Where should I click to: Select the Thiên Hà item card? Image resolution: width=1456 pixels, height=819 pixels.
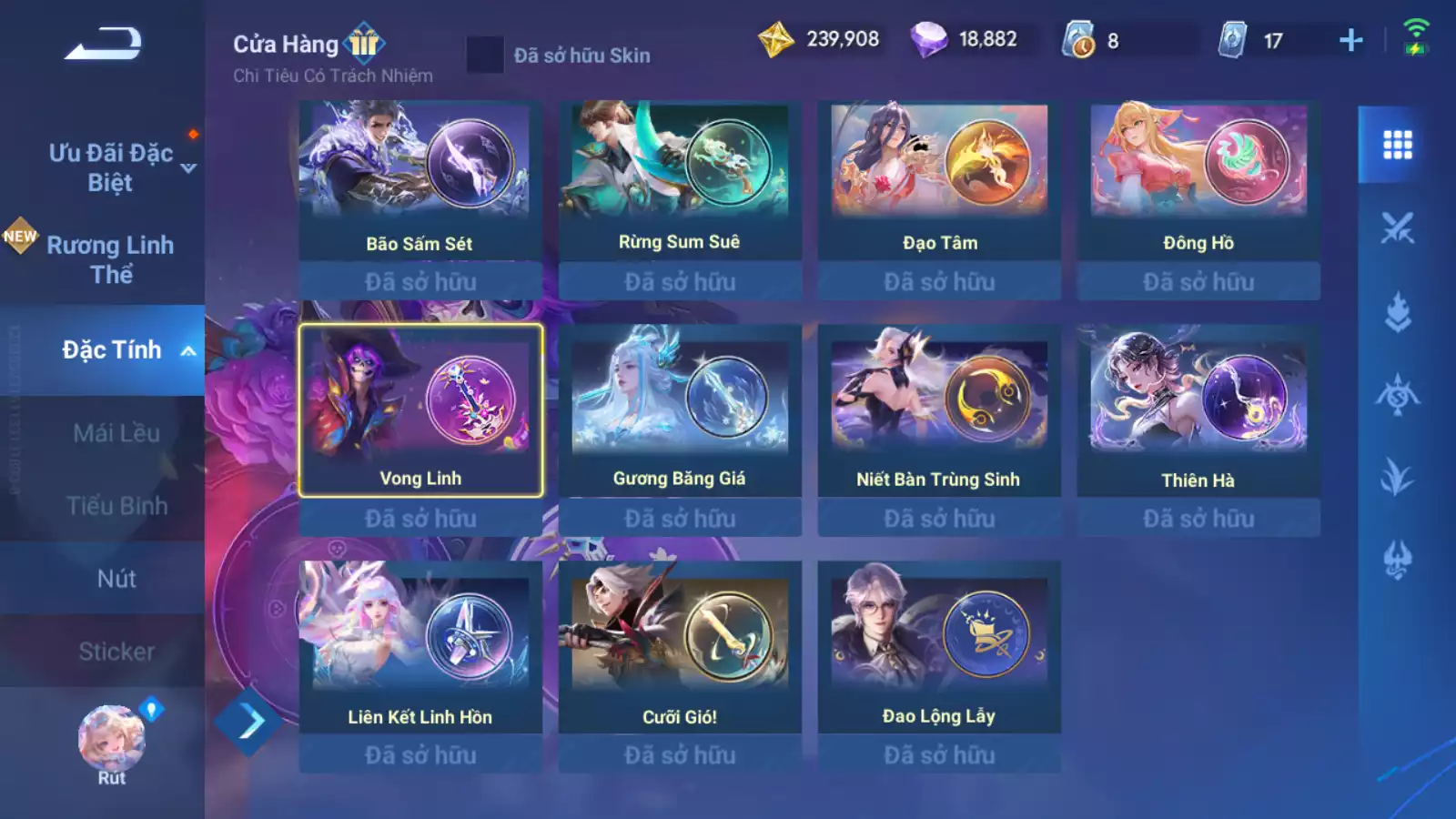[x=1198, y=410]
